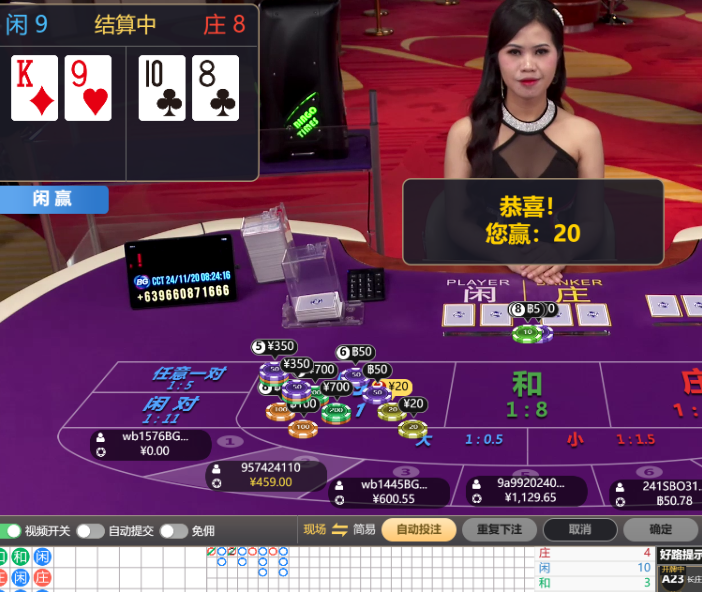This screenshot has width=702, height=592.
Task: Confirm the bet with 确定
Action: click(x=660, y=529)
